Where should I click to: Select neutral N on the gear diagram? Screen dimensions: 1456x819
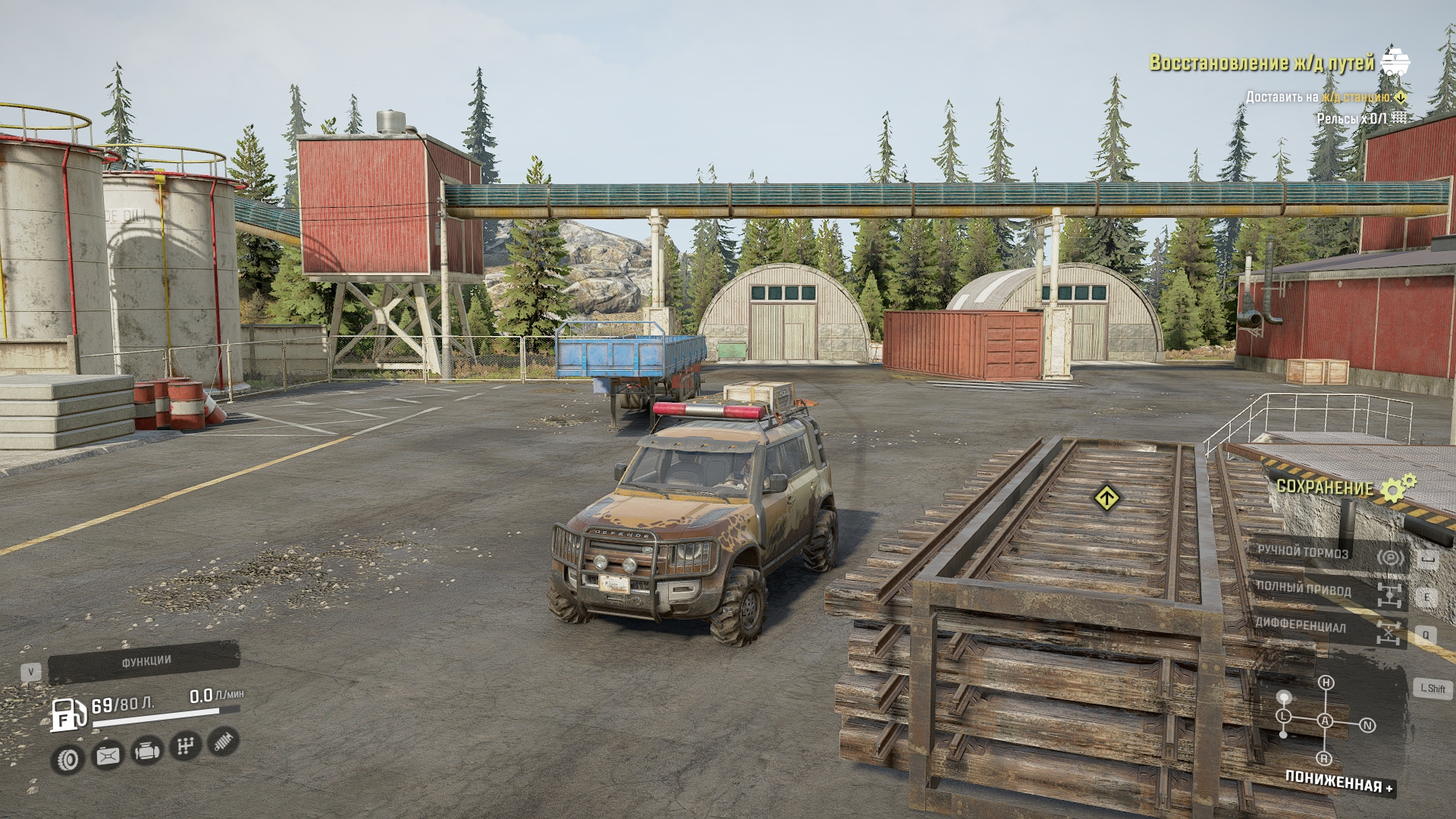click(x=1367, y=726)
